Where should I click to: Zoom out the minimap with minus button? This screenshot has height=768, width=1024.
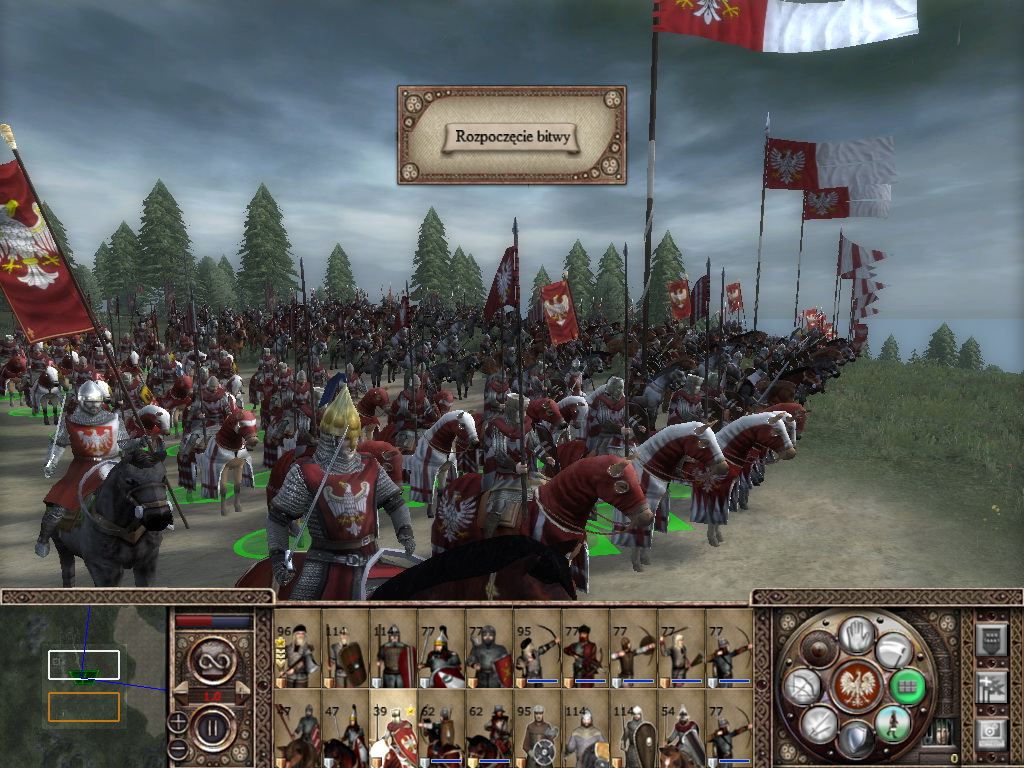(x=177, y=748)
